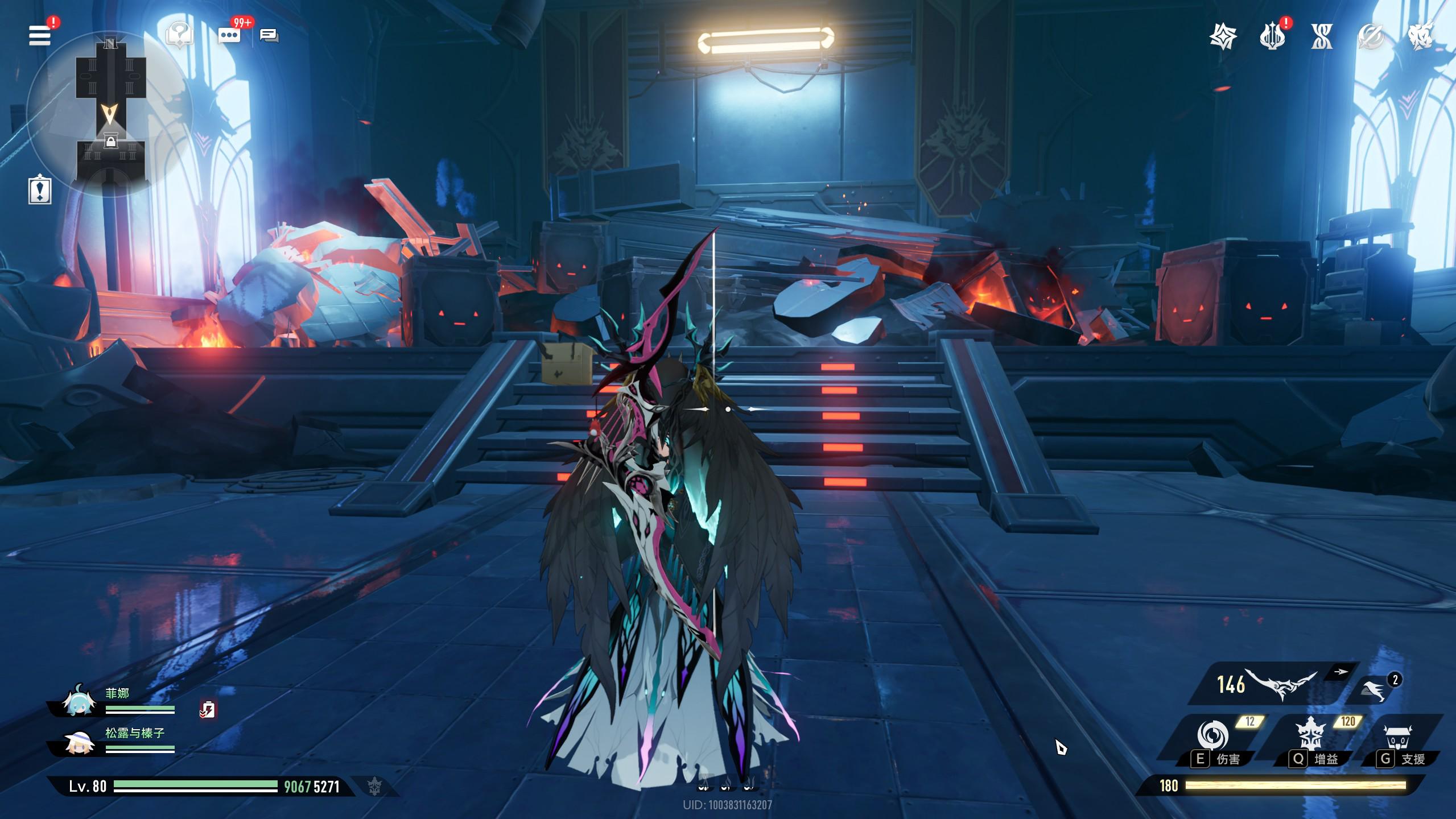Image resolution: width=1456 pixels, height=819 pixels.
Task: Open the chat bubbles icon
Action: pos(269,36)
